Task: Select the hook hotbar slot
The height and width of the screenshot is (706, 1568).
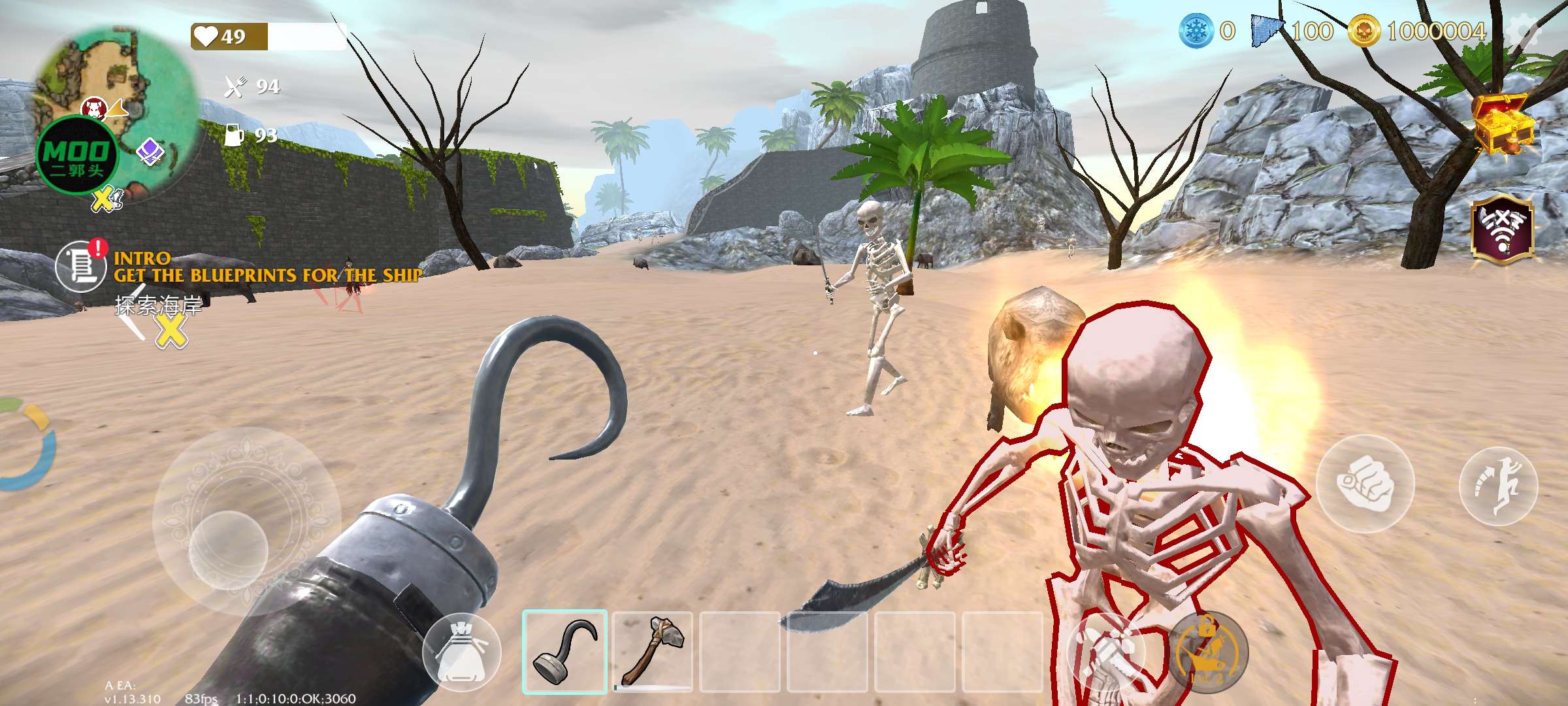Action: tap(564, 651)
